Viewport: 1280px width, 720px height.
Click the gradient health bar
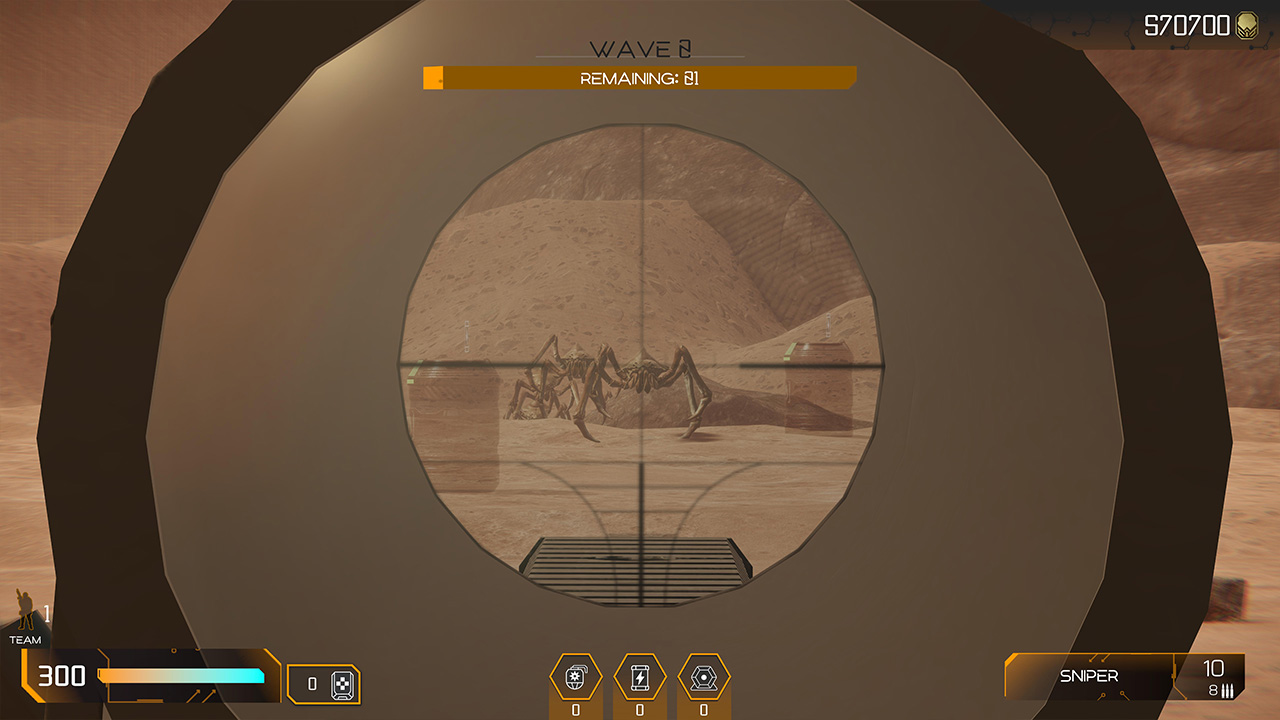tap(180, 678)
